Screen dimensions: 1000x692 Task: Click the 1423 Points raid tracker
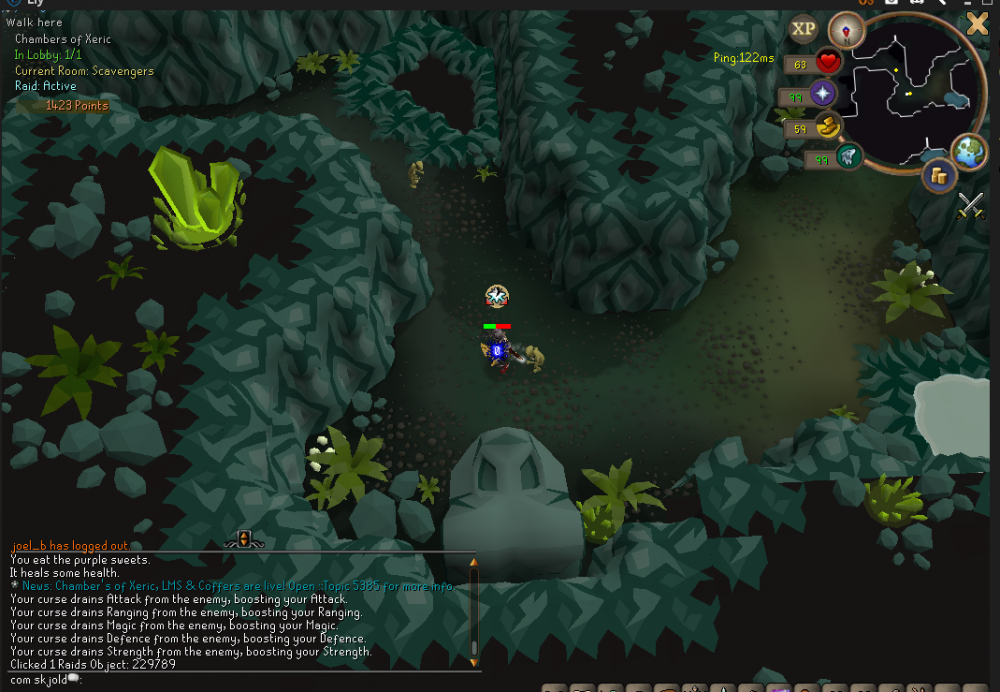[x=76, y=105]
